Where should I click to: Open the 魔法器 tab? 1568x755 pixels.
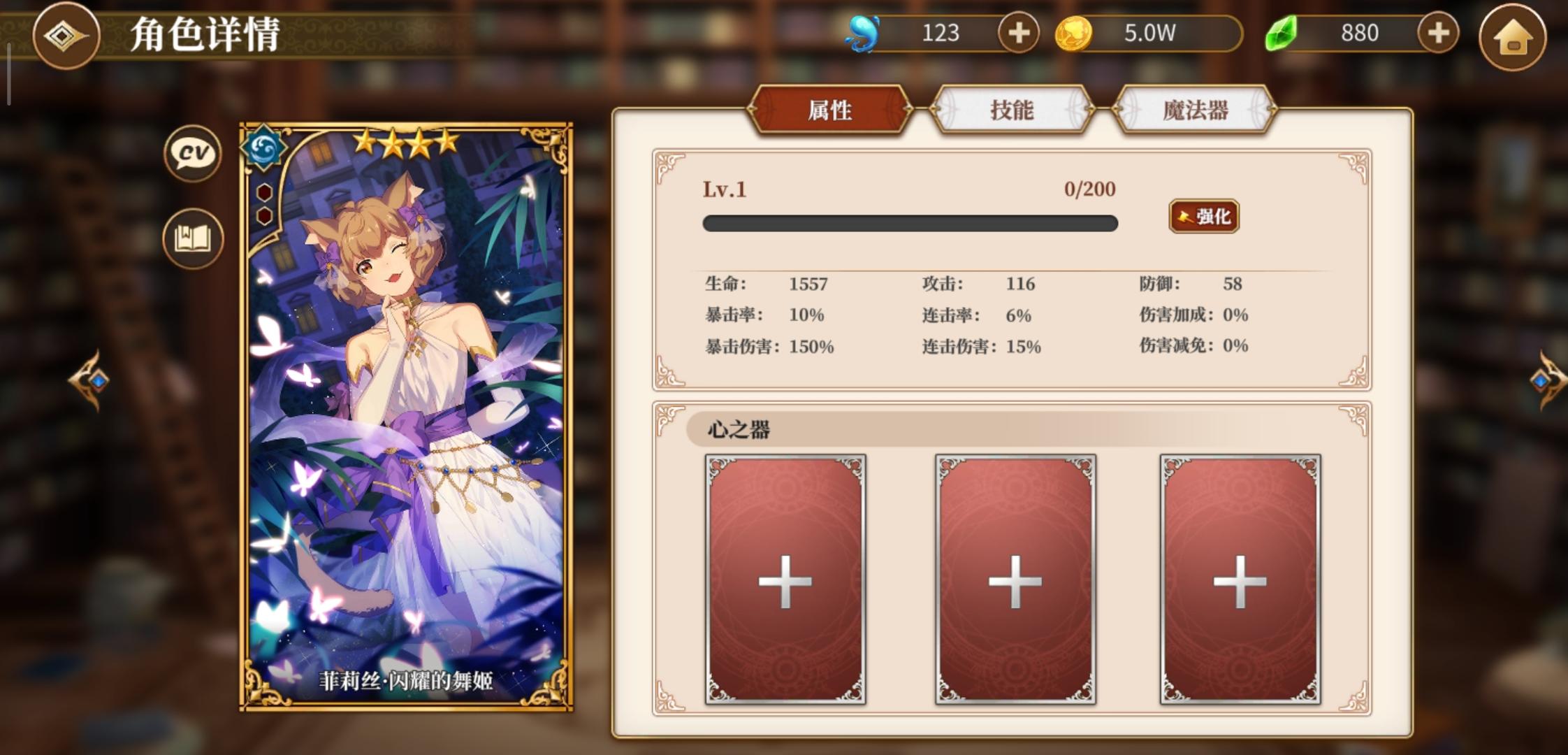(x=1196, y=110)
